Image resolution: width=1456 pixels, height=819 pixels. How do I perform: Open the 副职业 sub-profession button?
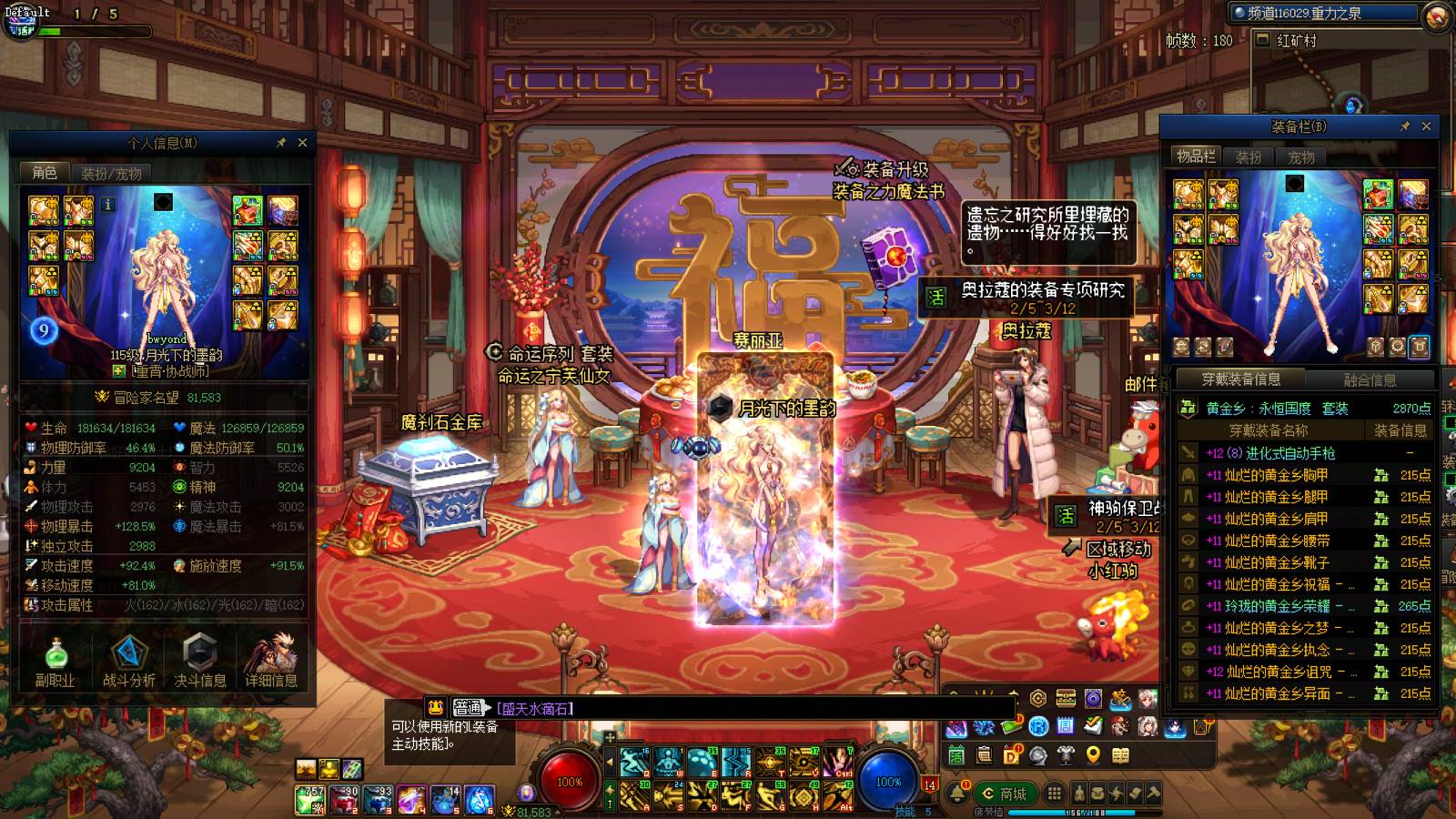pos(56,660)
